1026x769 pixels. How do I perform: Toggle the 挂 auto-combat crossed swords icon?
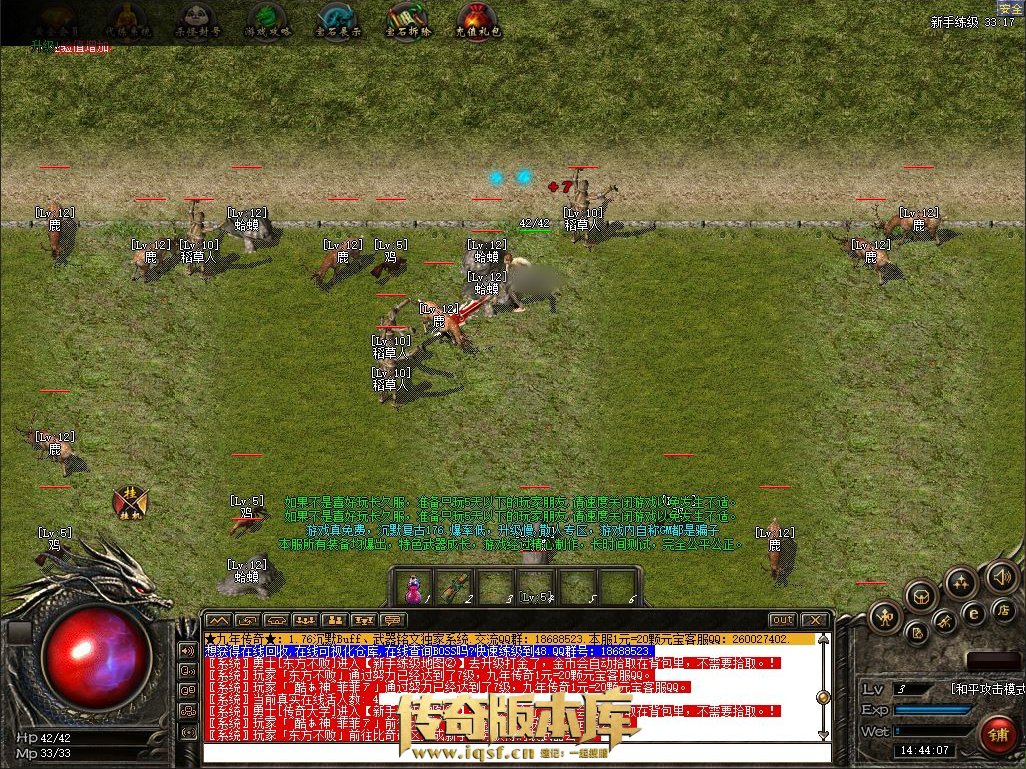coord(130,501)
